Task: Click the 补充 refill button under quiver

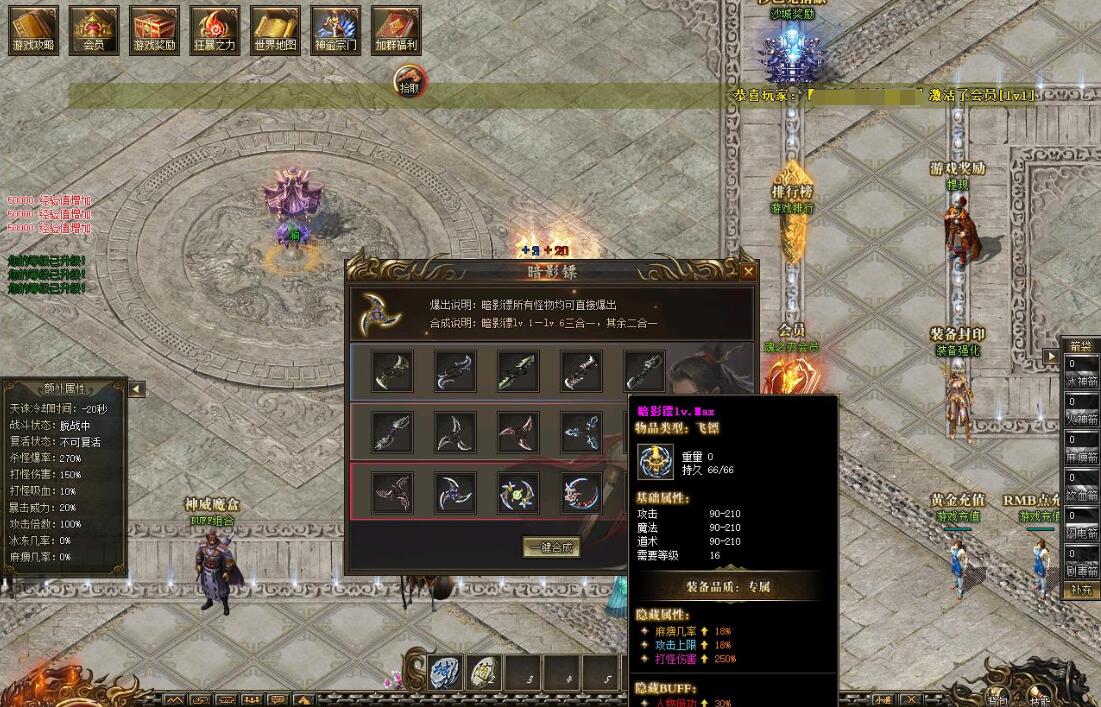Action: tap(1081, 591)
